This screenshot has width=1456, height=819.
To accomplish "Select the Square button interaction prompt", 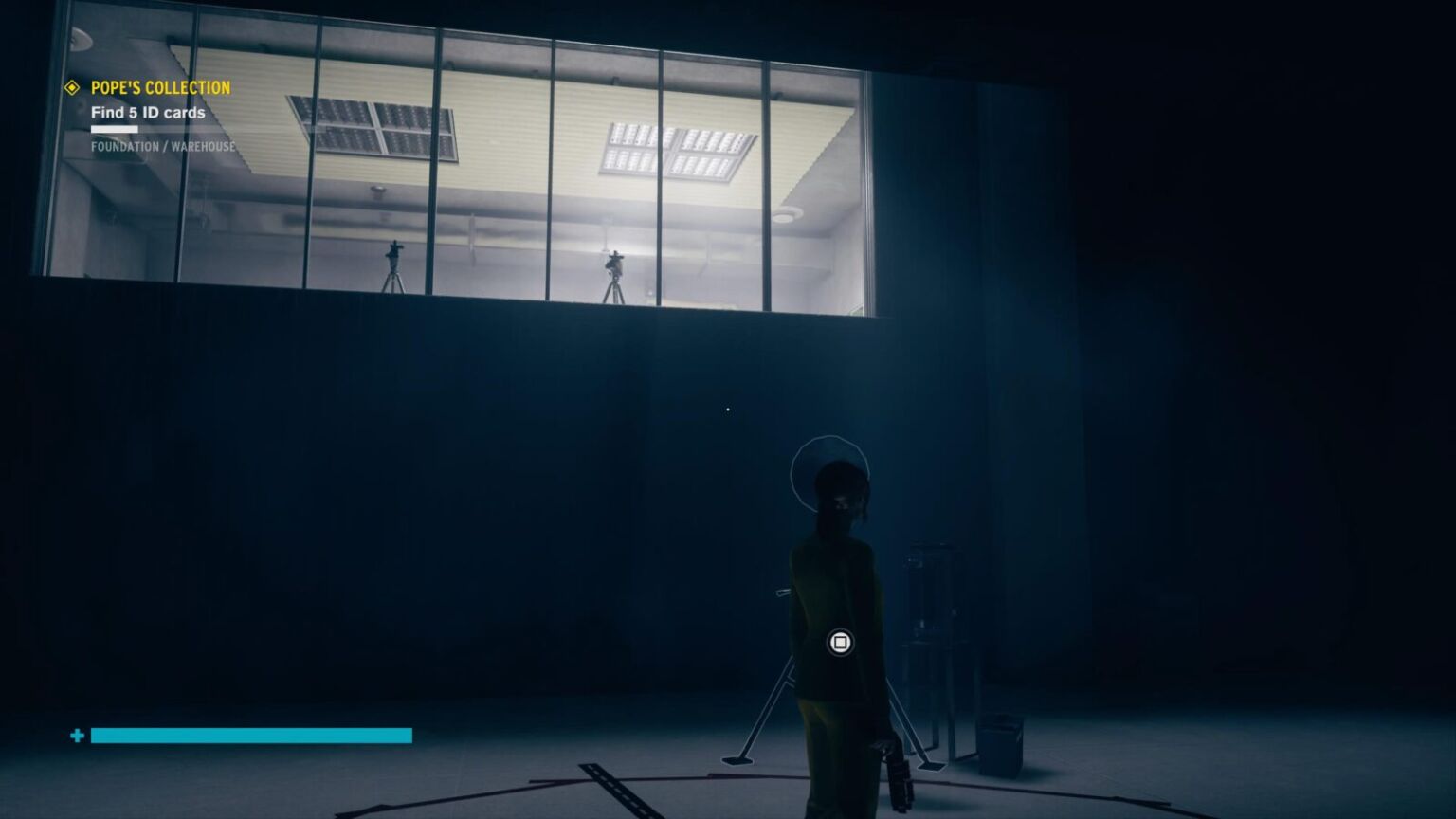I will tap(838, 643).
